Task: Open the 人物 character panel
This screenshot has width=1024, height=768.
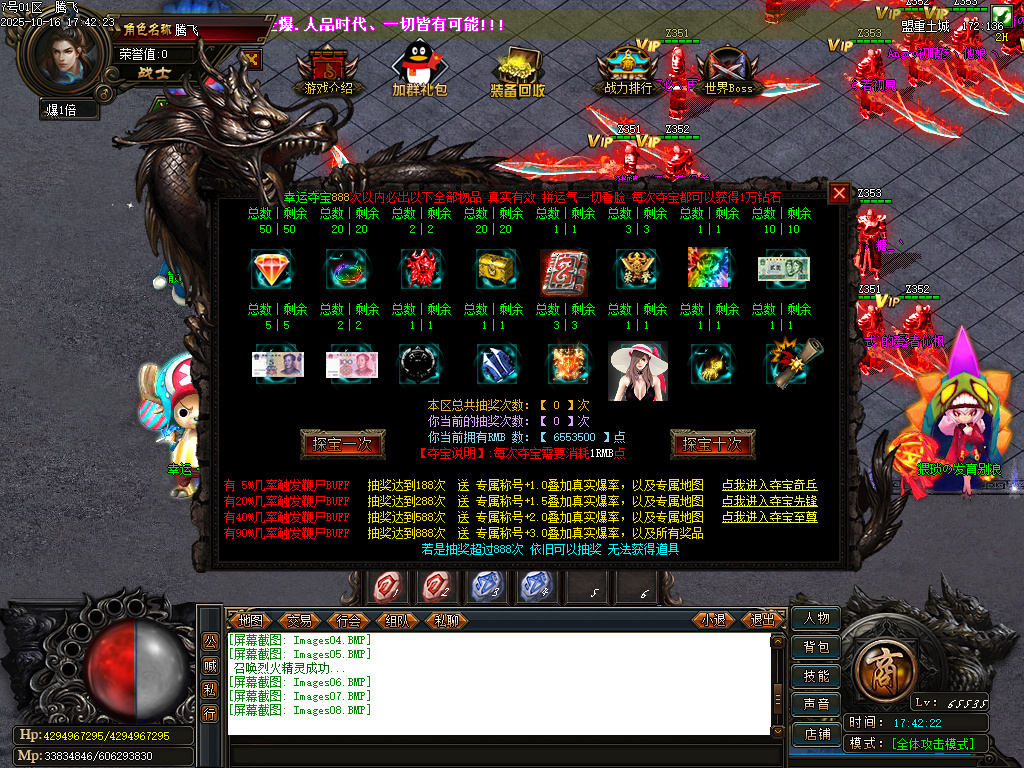Action: [x=816, y=618]
